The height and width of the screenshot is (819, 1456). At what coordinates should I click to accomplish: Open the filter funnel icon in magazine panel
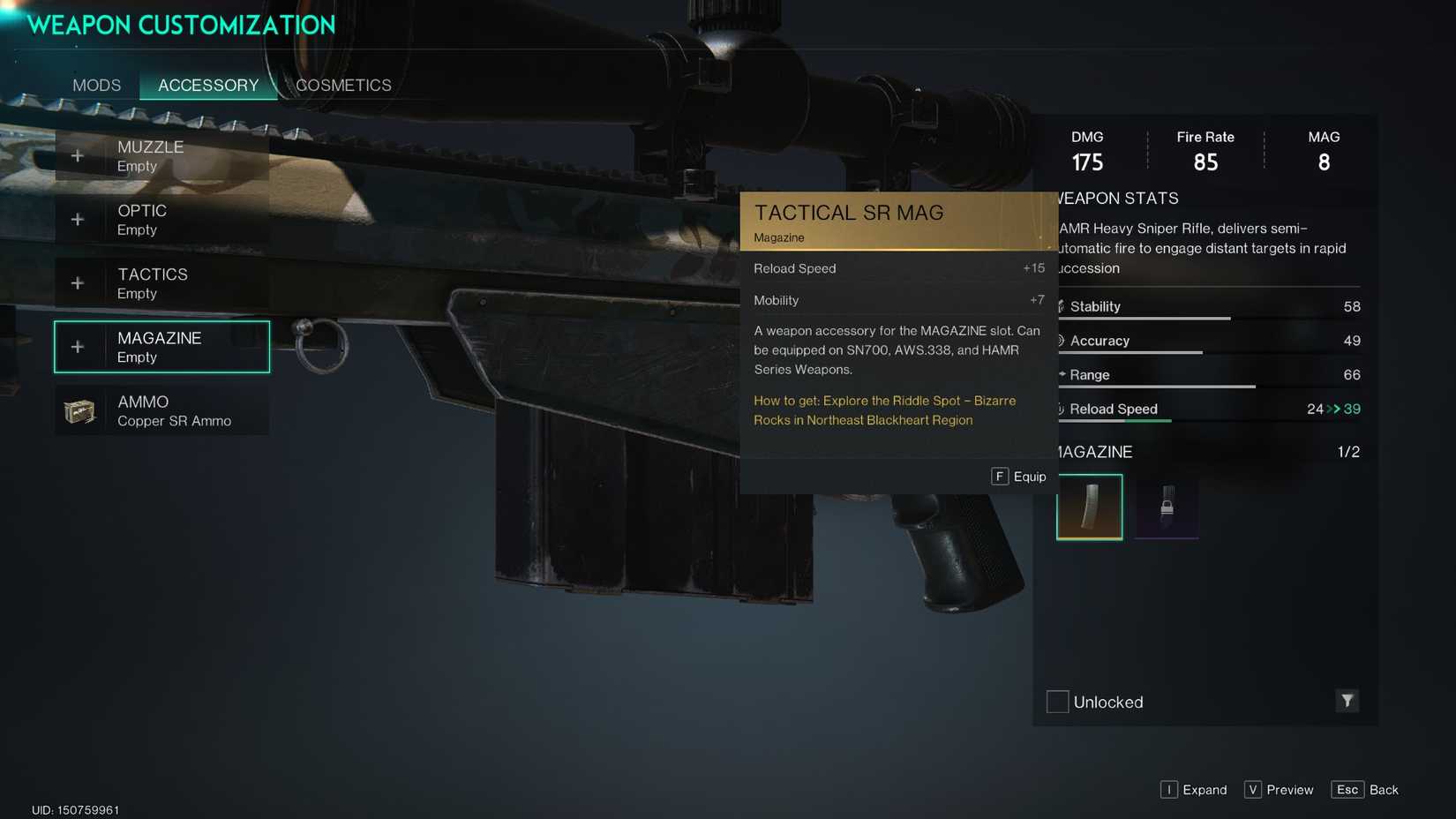1347,701
